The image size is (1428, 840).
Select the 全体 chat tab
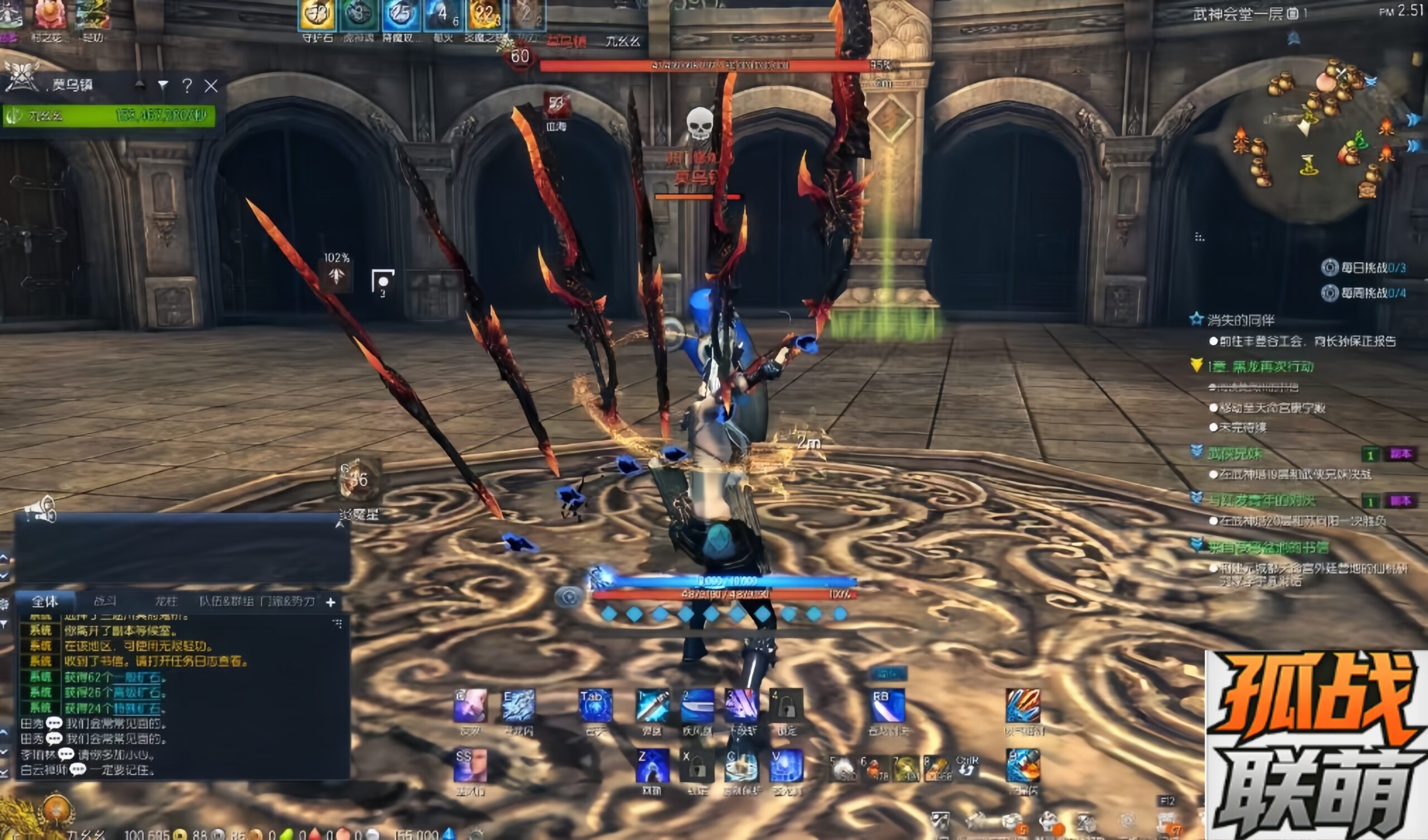coord(45,601)
